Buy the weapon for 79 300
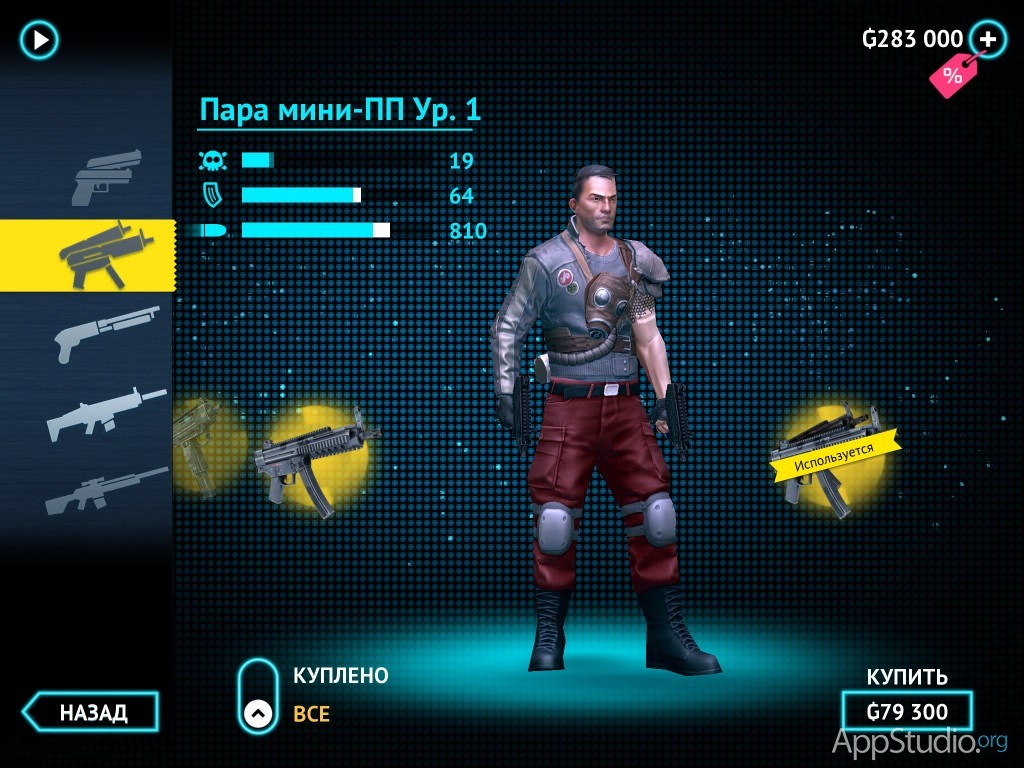 click(907, 712)
